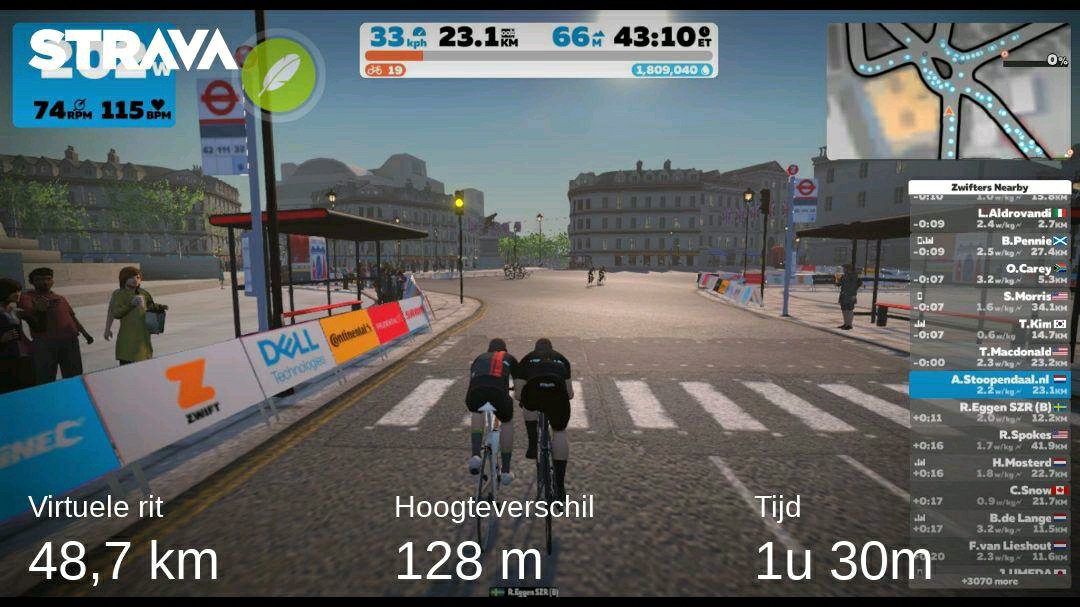Show the +3070 more riders entry
1080x607 pixels.
click(x=990, y=581)
